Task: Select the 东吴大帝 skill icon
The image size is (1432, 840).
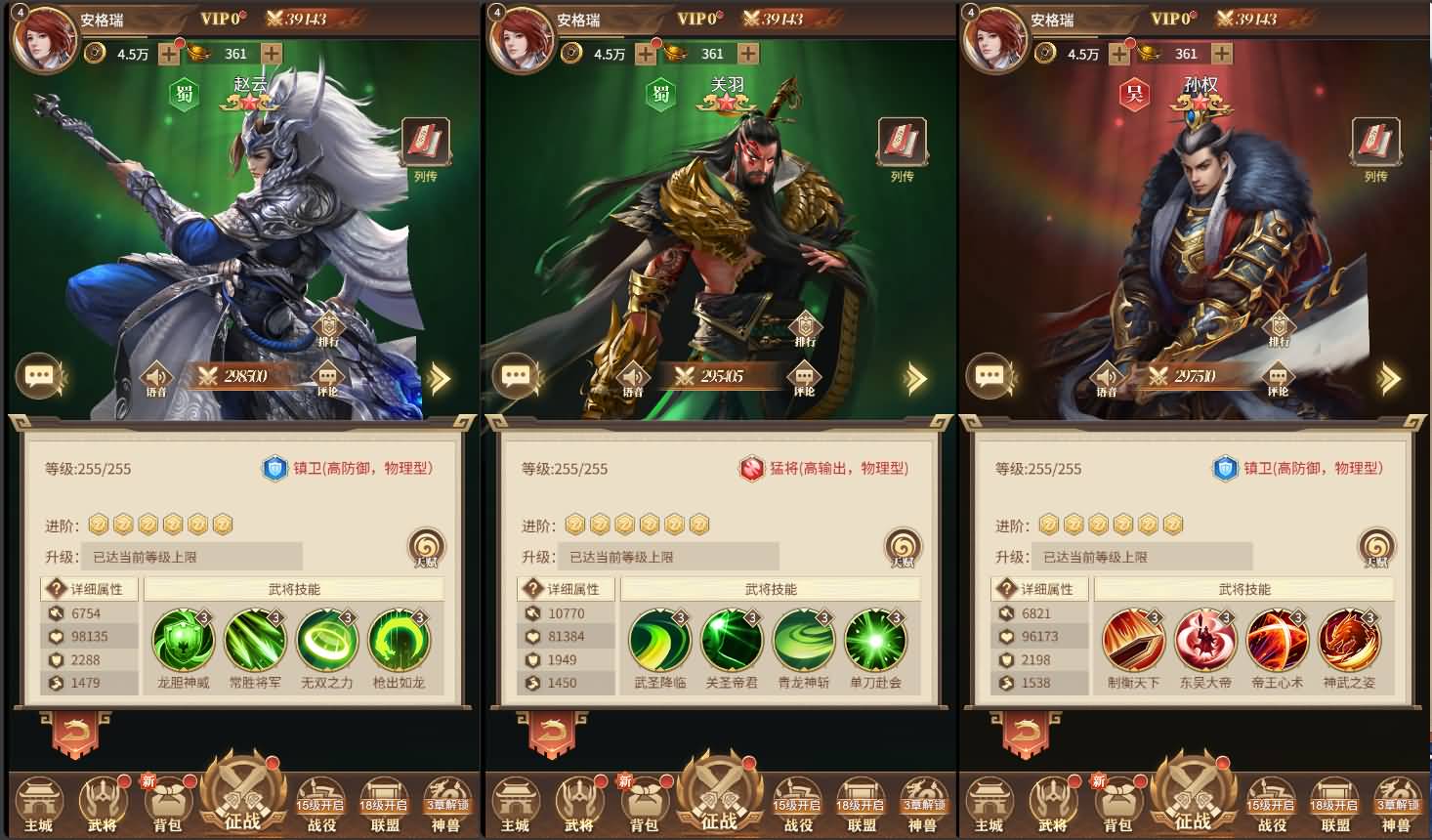Action: (x=1205, y=641)
